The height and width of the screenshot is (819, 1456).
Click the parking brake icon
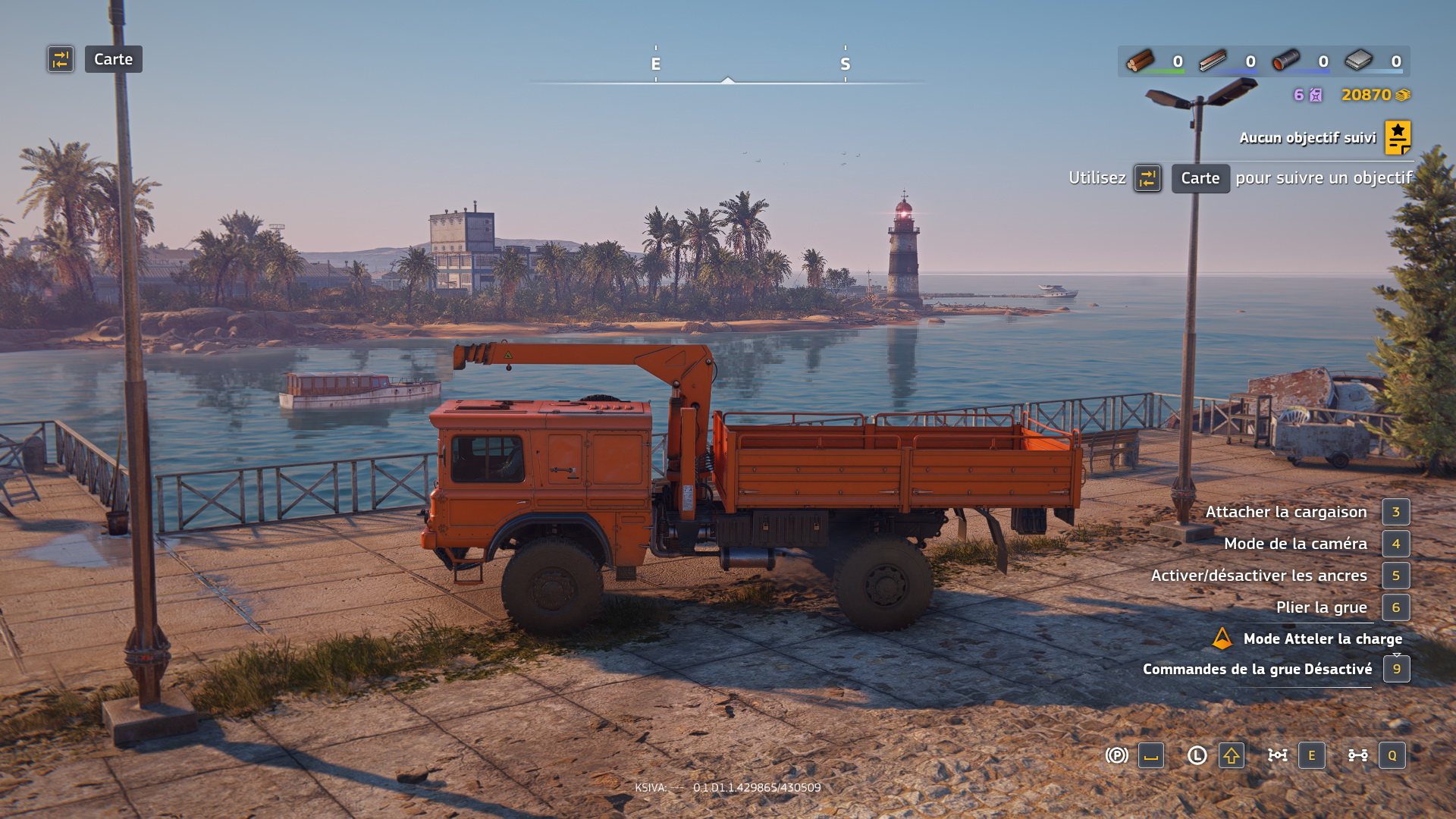point(1116,755)
